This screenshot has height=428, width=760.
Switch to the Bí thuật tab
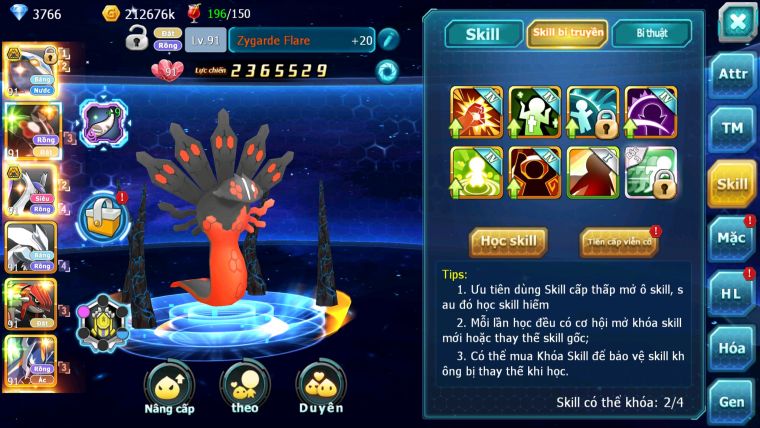[x=652, y=34]
